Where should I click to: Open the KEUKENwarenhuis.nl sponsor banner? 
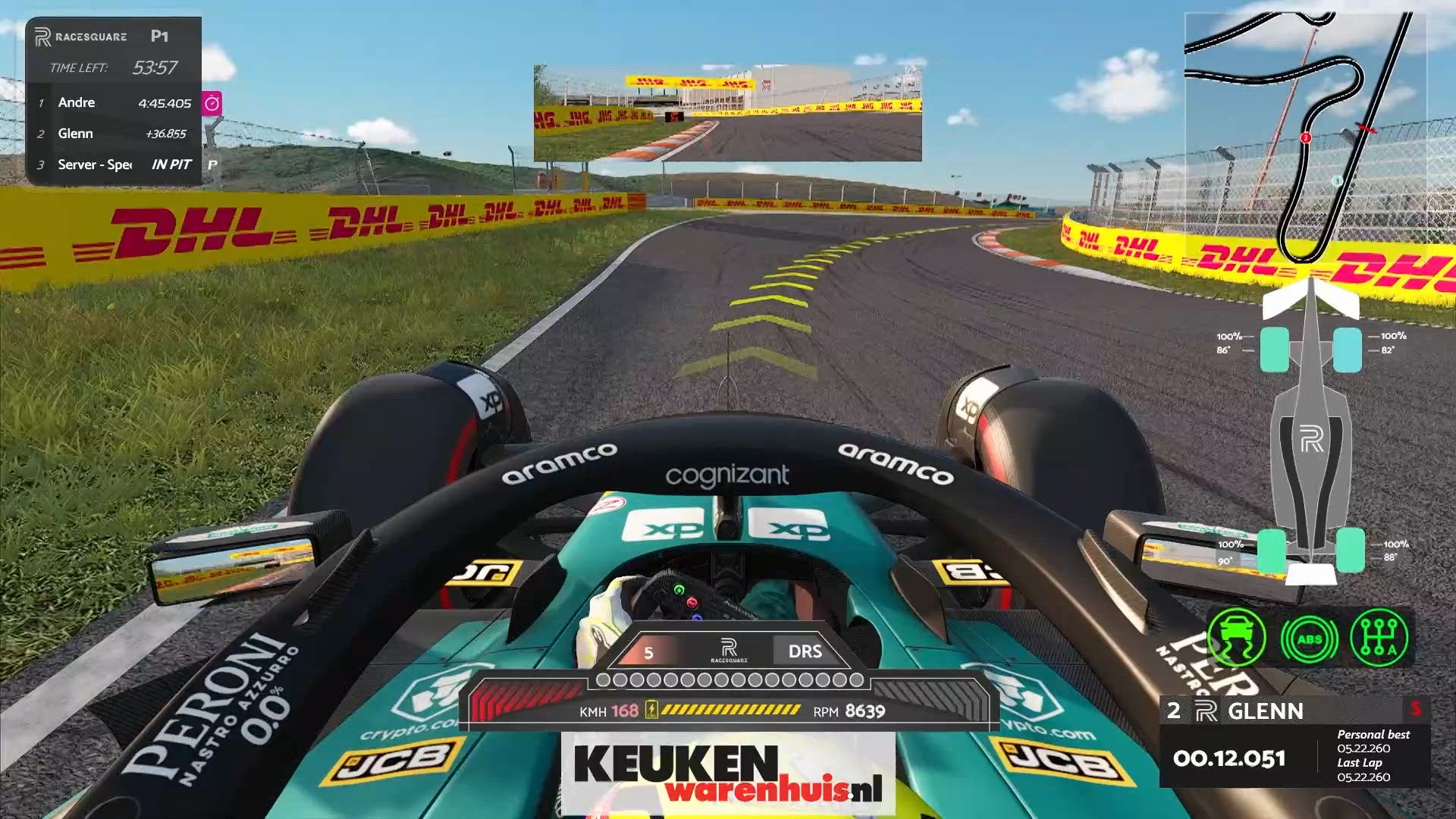coord(727,773)
